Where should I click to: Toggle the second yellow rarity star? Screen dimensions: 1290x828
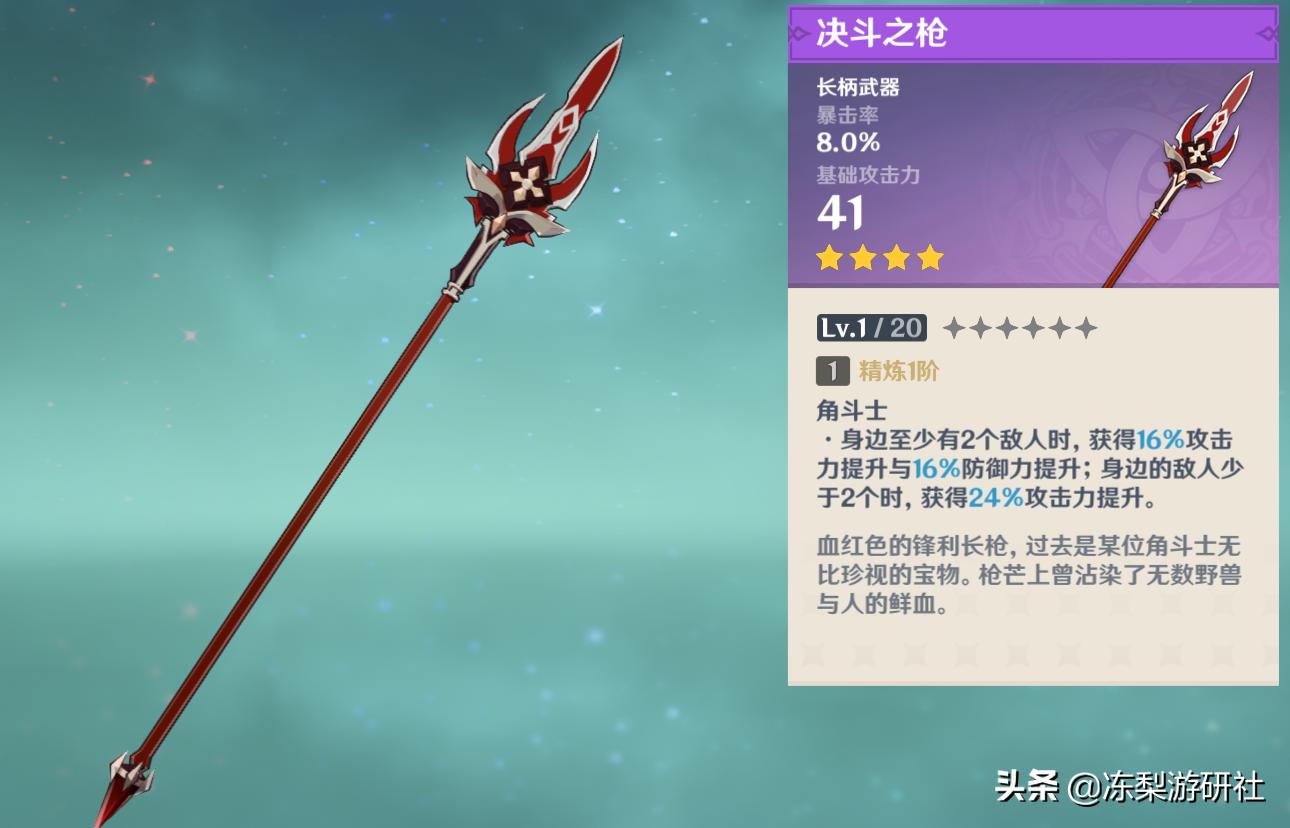coord(862,258)
